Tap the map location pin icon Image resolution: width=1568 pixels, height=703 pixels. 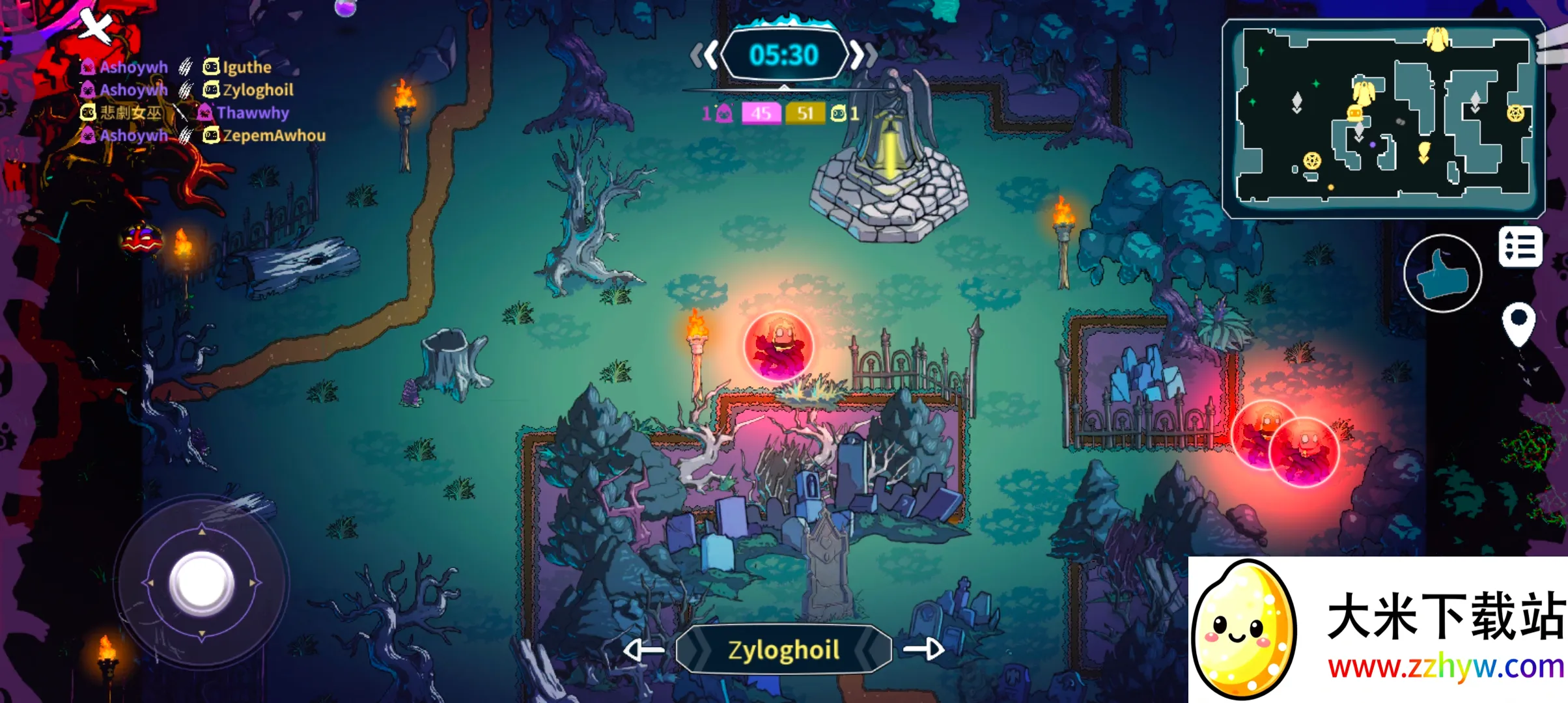(x=1519, y=324)
